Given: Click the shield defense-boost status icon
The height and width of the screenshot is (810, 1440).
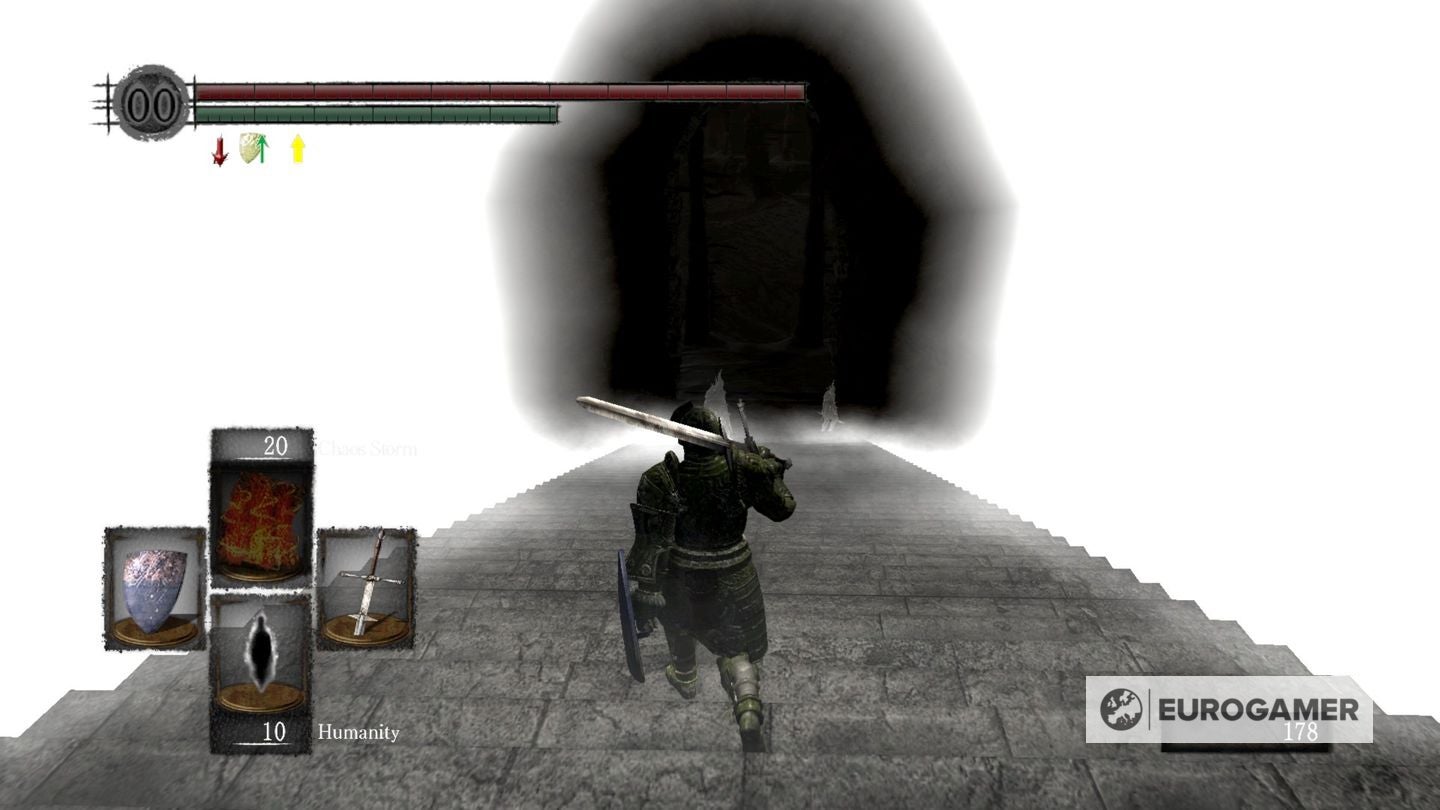Looking at the screenshot, I should click(x=253, y=148).
